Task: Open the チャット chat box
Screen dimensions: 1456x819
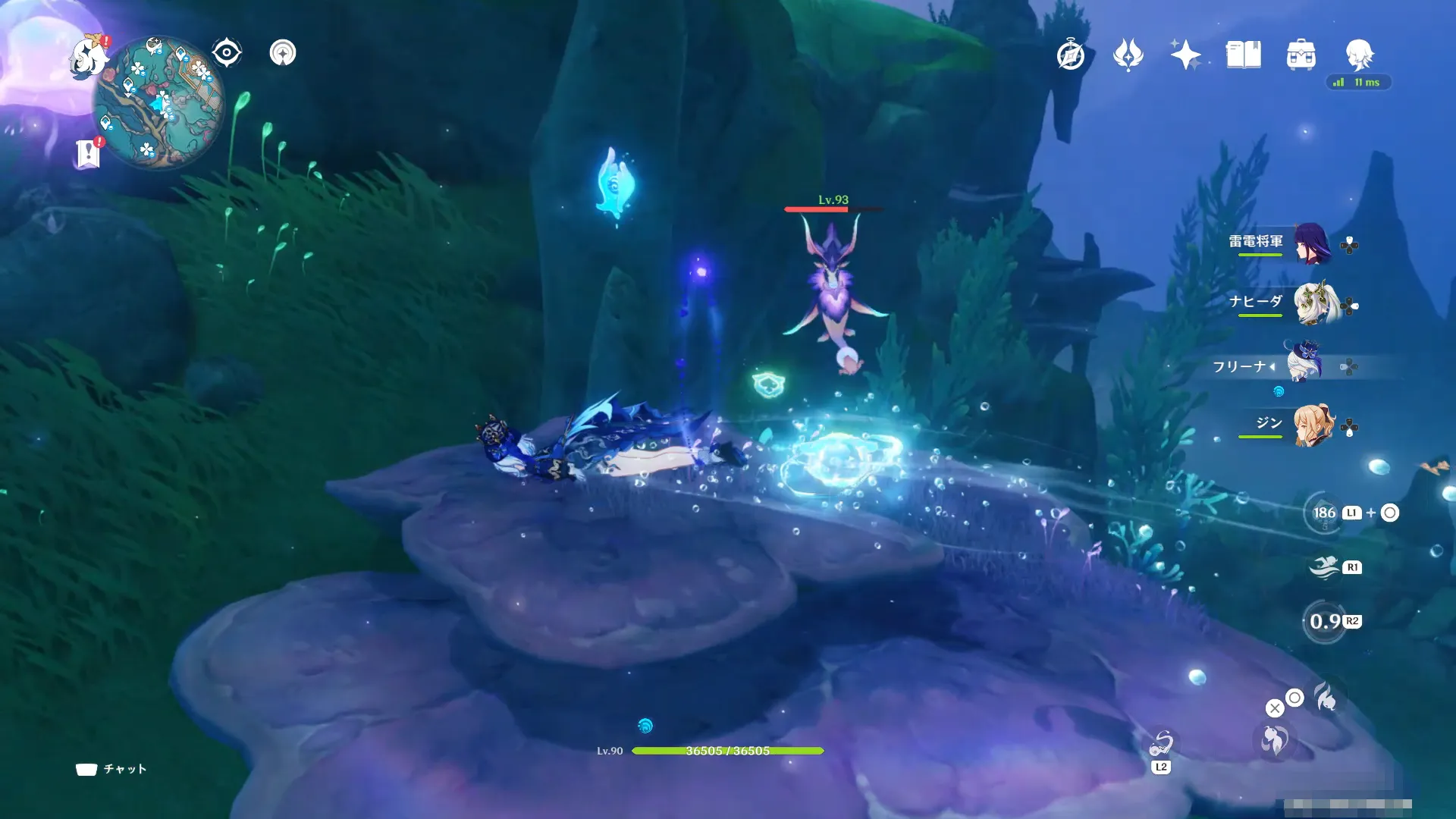Action: click(x=111, y=769)
